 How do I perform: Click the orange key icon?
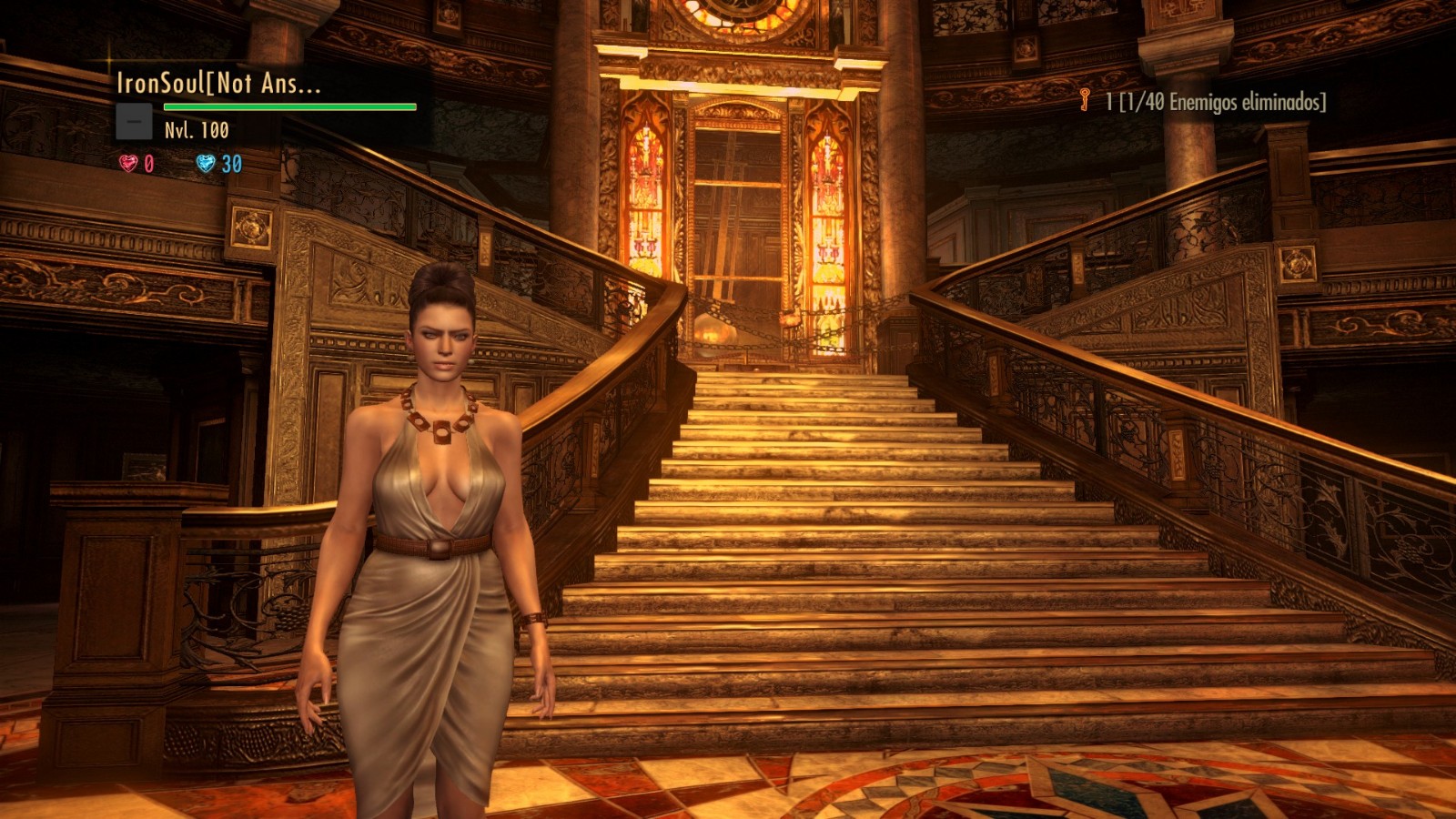[1084, 100]
